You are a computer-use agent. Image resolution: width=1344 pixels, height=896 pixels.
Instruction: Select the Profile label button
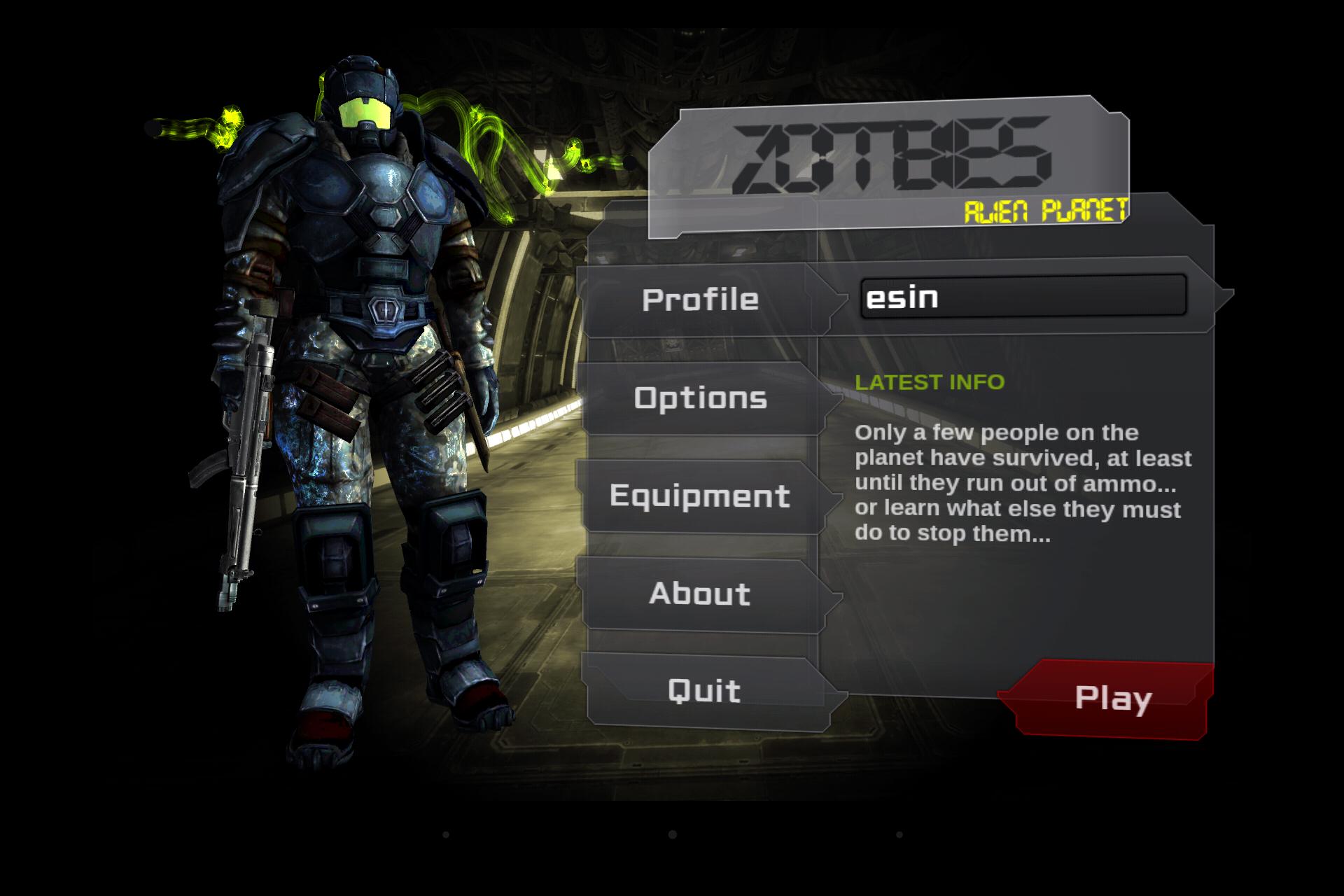pos(700,299)
